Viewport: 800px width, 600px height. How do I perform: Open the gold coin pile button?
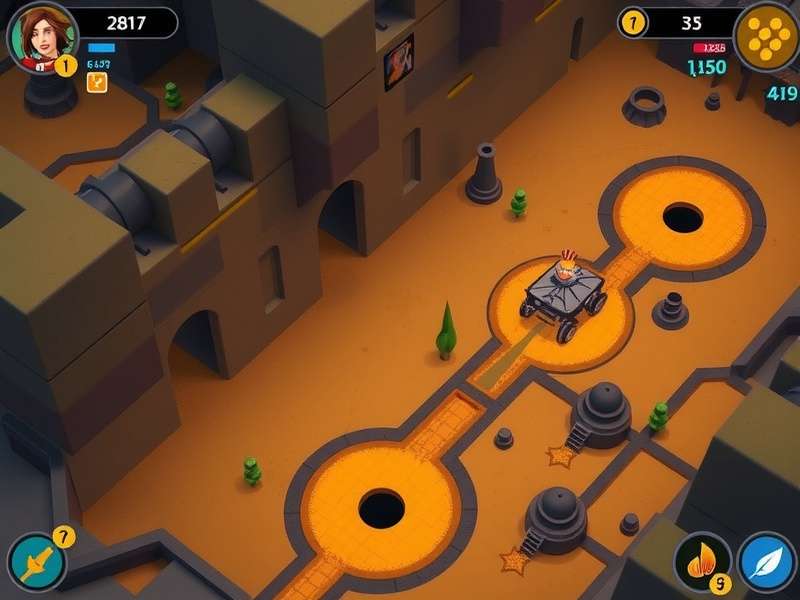(765, 37)
